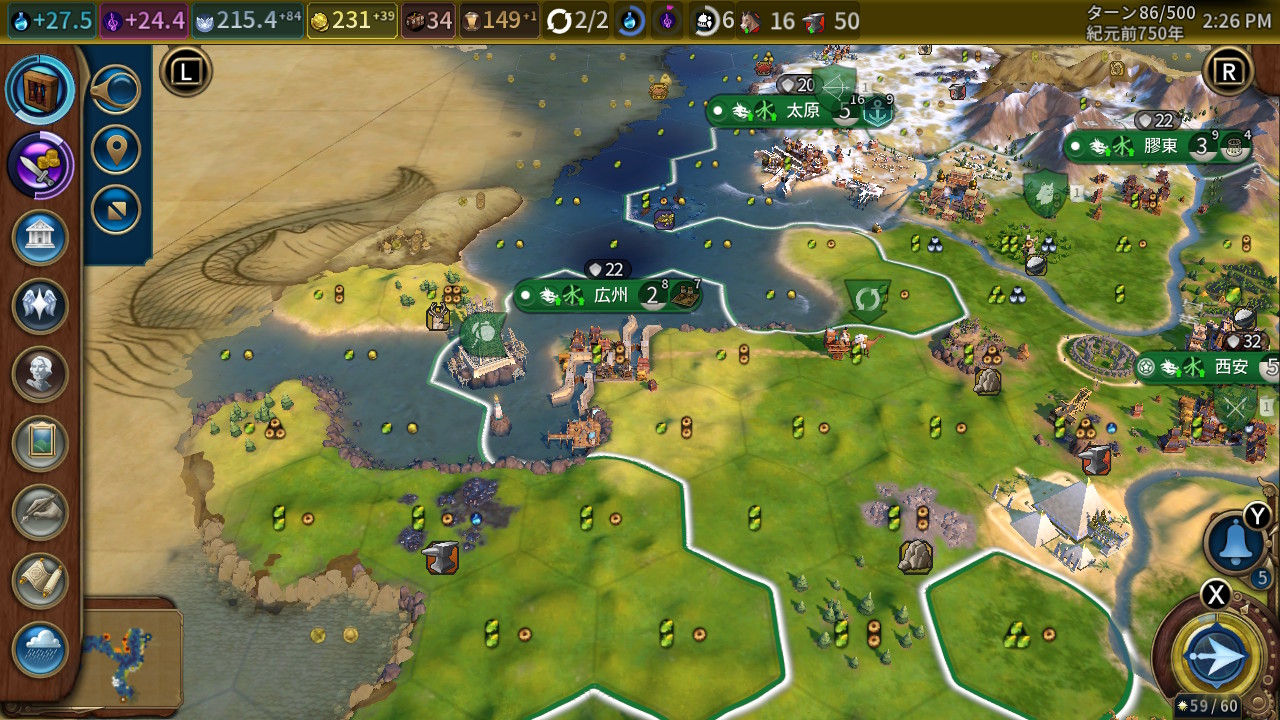Open the climate rain cloud screen
This screenshot has height=720, width=1280.
(x=41, y=649)
